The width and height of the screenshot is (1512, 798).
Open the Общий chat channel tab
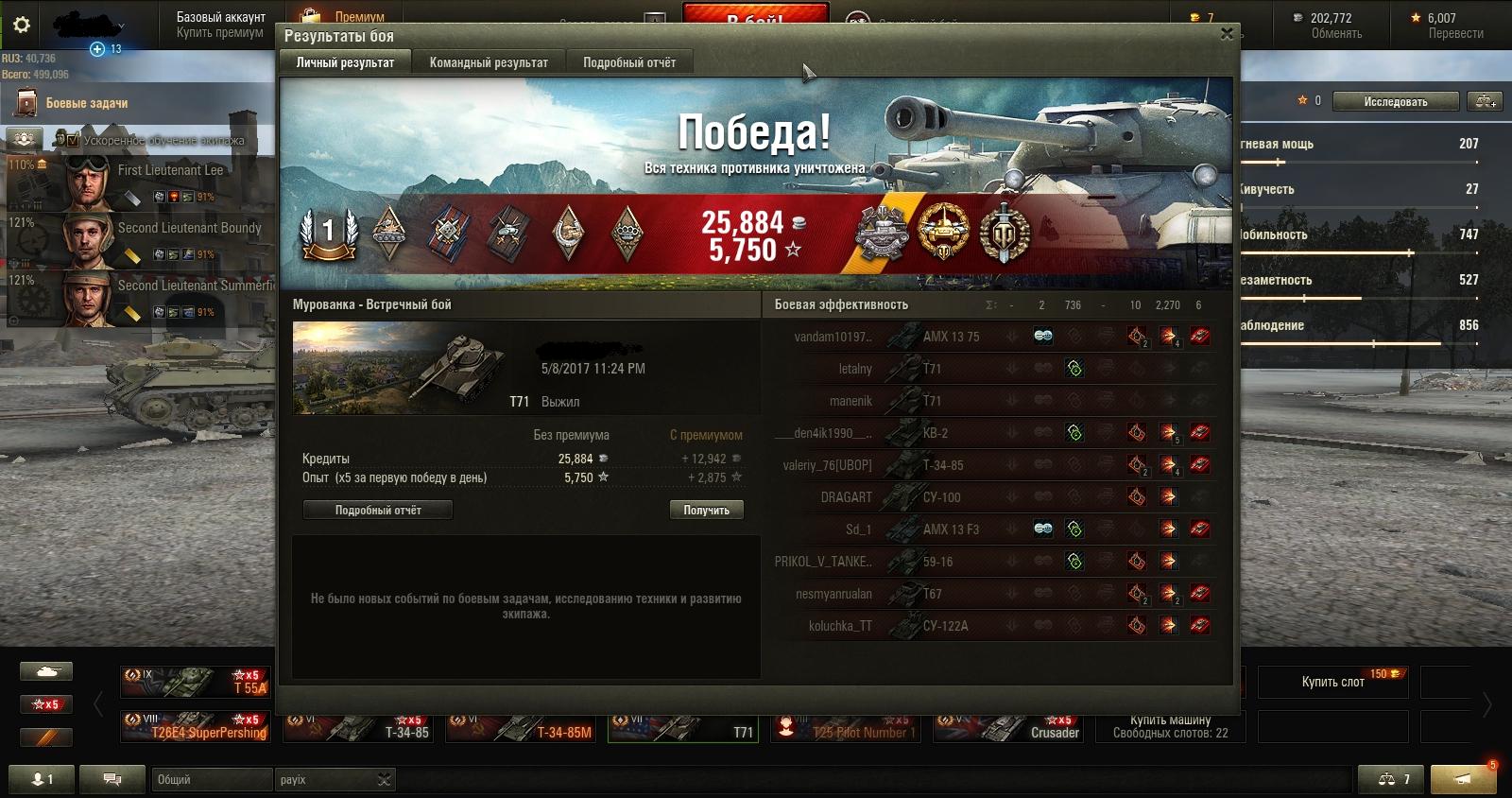(x=210, y=780)
